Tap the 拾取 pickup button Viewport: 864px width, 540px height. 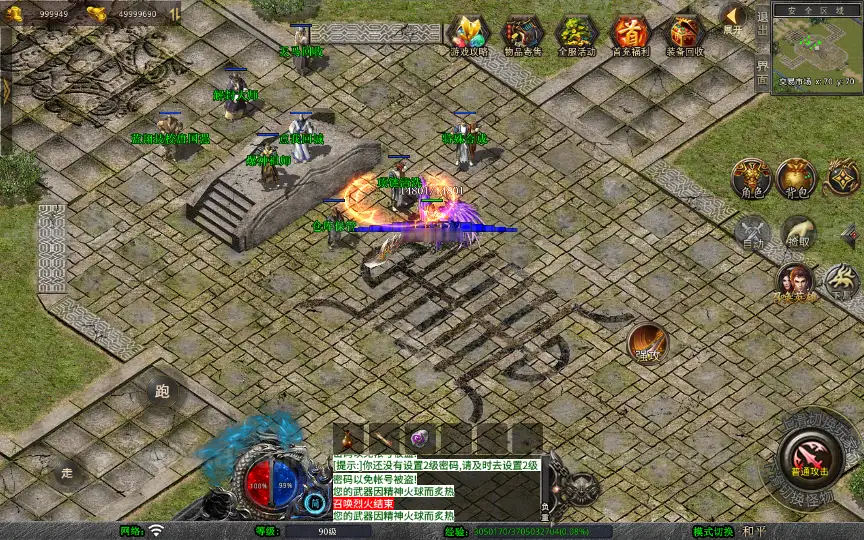pos(797,232)
